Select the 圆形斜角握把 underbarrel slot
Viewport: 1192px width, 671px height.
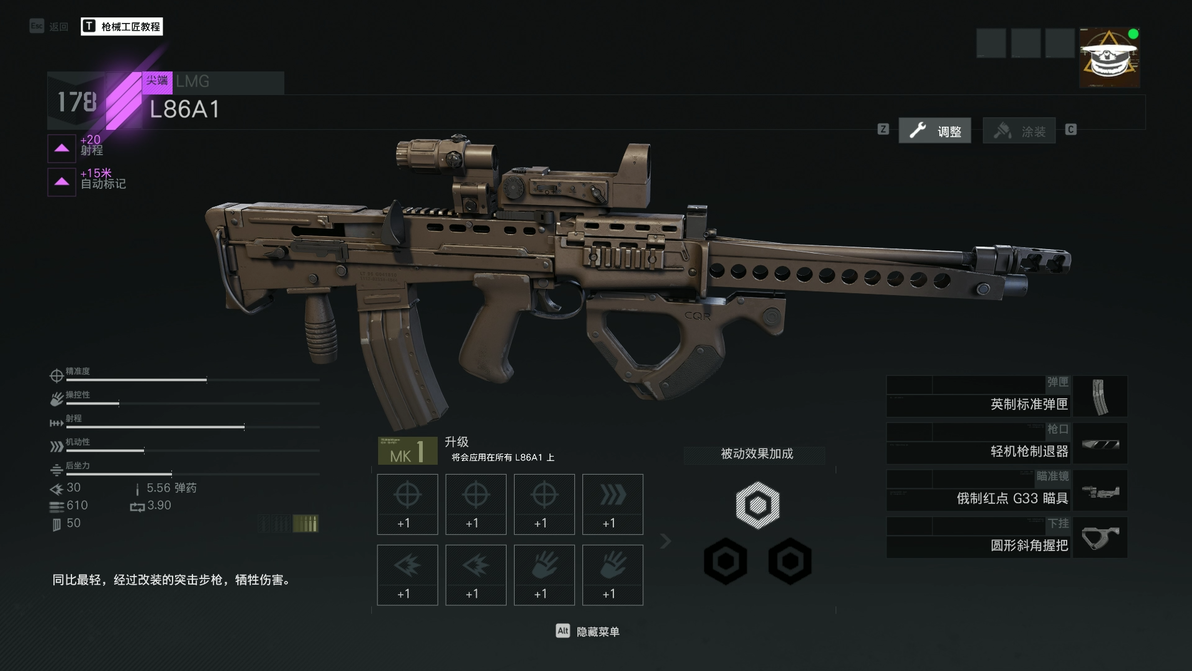tap(1006, 538)
